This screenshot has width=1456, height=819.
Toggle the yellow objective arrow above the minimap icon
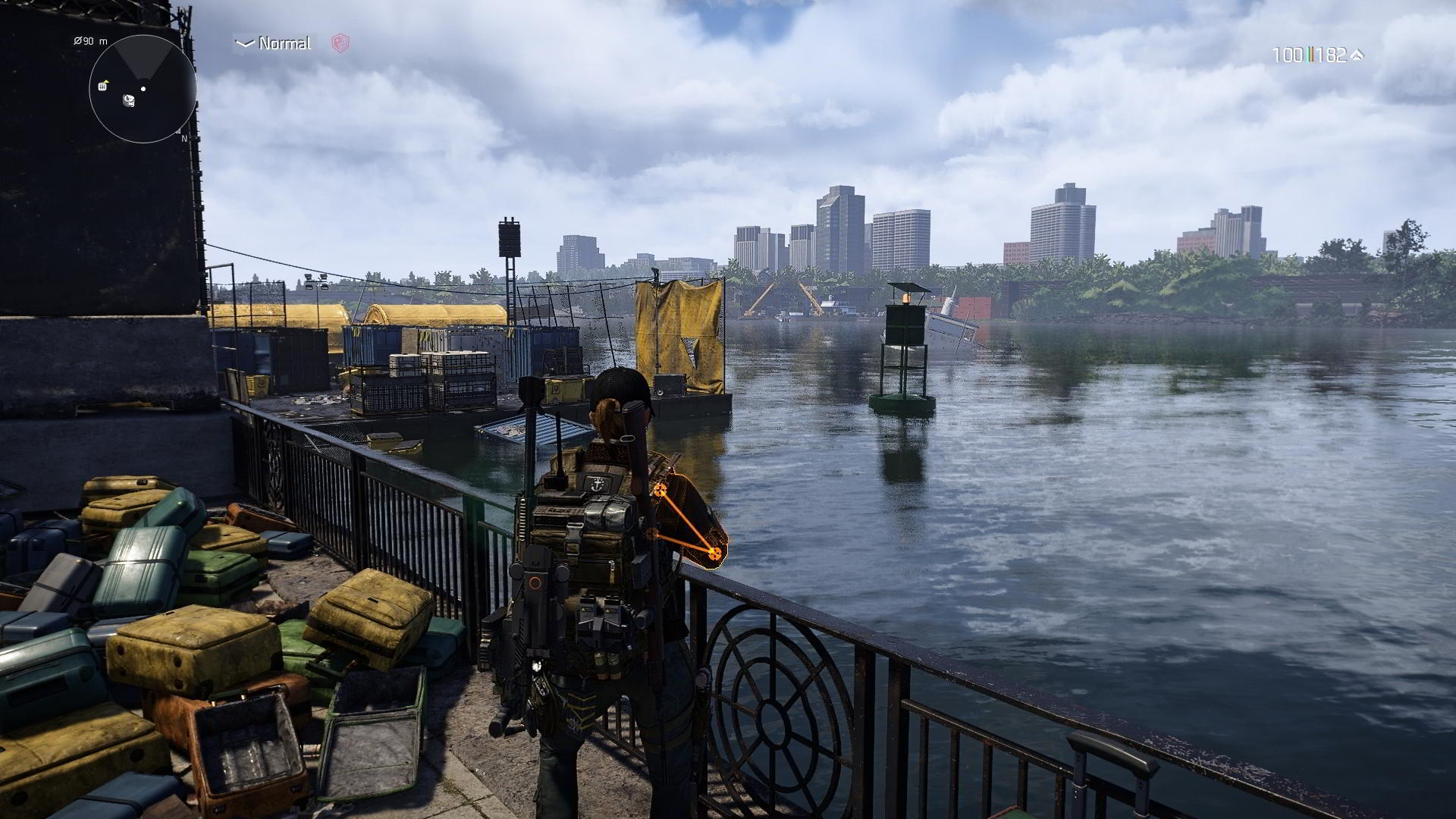point(107,81)
